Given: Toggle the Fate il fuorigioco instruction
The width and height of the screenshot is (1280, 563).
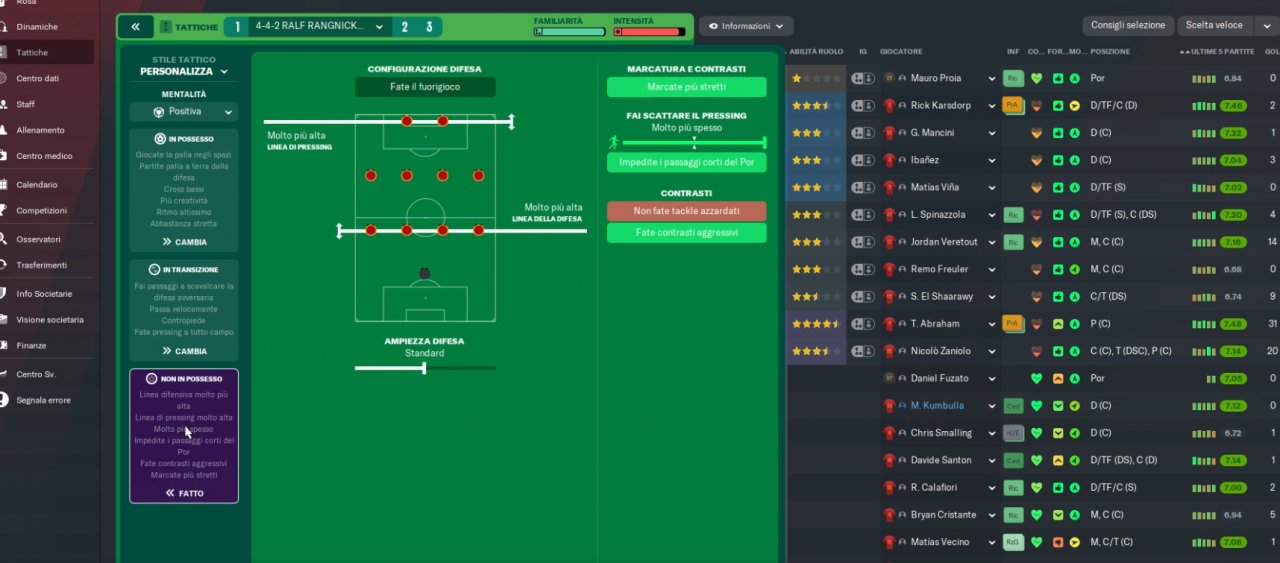Looking at the screenshot, I should [x=425, y=87].
